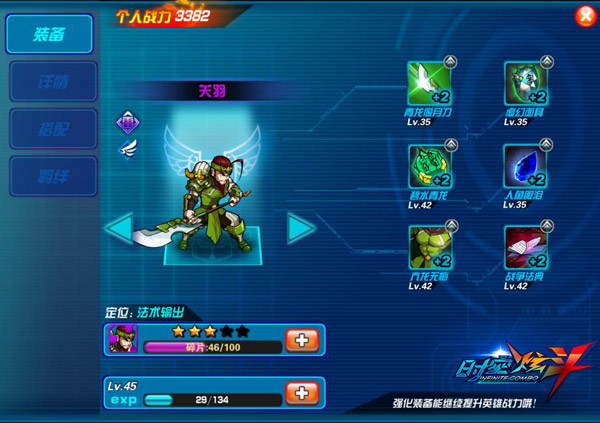Viewport: 600px width, 423px height.
Task: Click the purple diamond badge beside the hero
Action: point(127,124)
